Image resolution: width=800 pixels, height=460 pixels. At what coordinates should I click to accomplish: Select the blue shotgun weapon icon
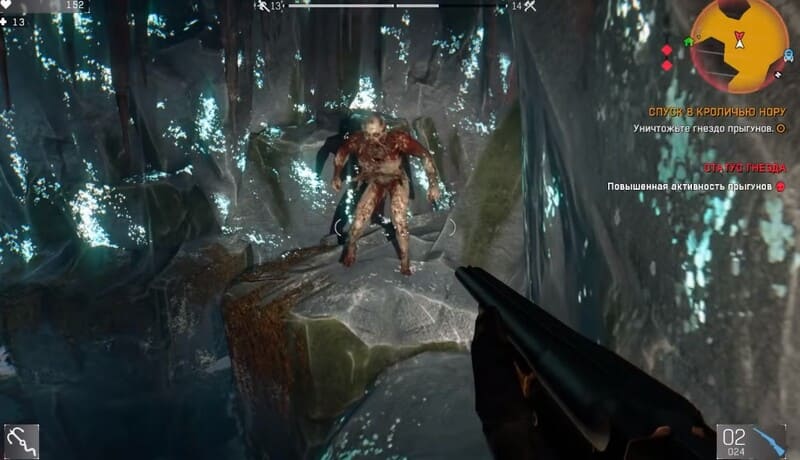click(x=769, y=441)
